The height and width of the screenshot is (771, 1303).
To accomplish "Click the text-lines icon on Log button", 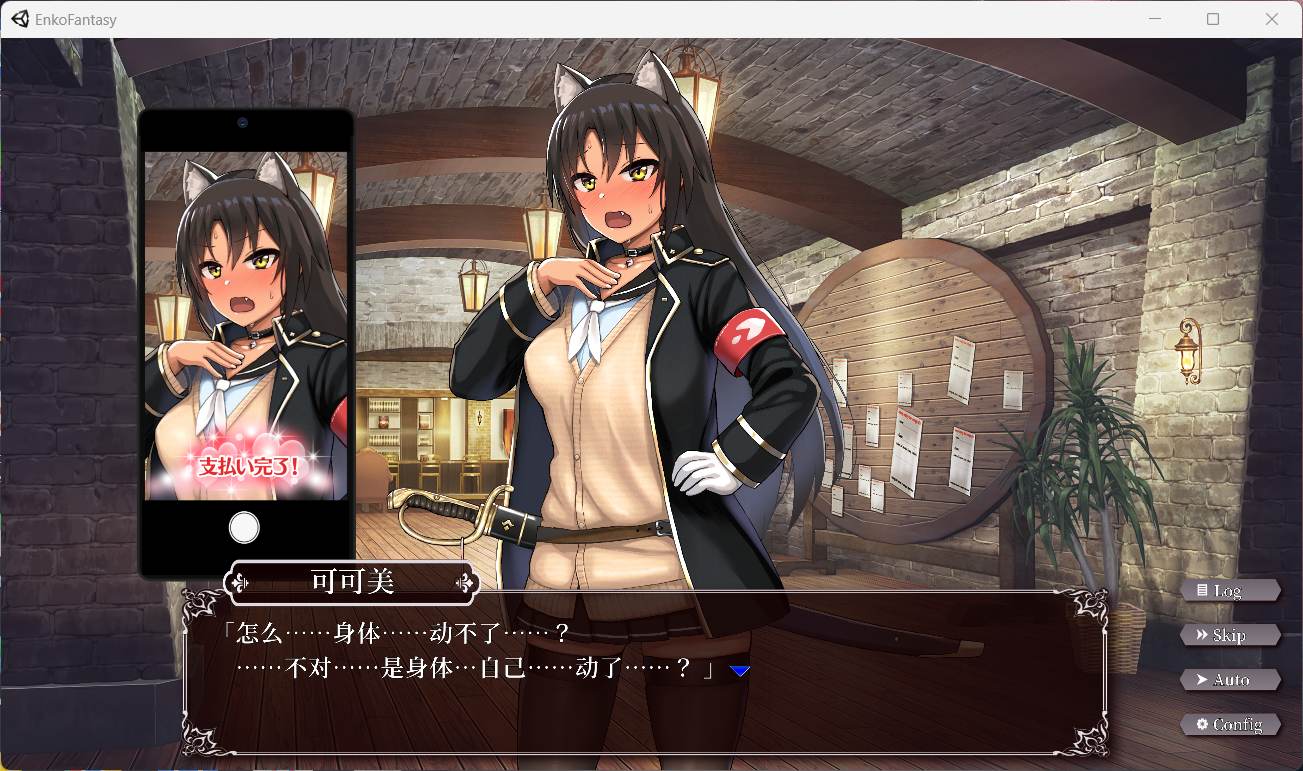I will (x=1203, y=590).
